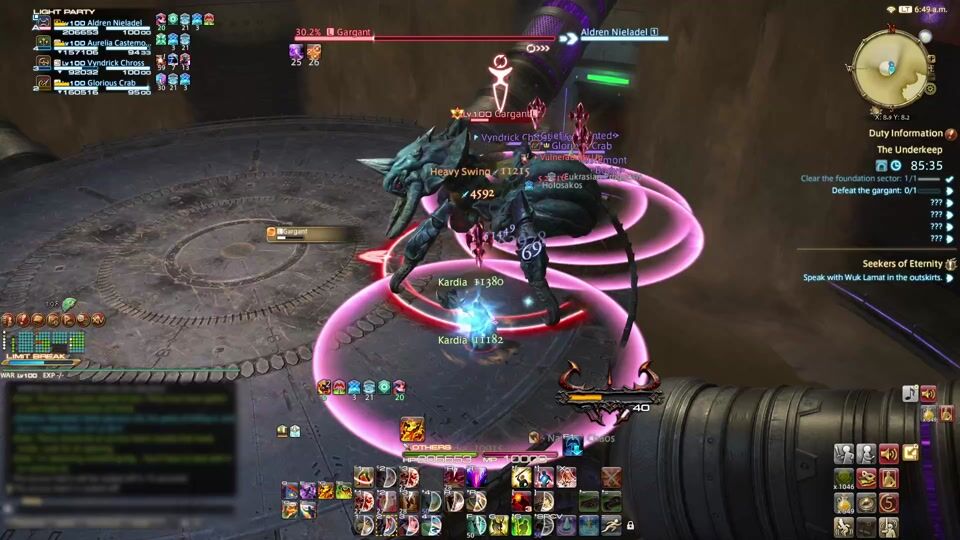Expand the Duty Information panel
This screenshot has height=540, width=960.
(906, 133)
